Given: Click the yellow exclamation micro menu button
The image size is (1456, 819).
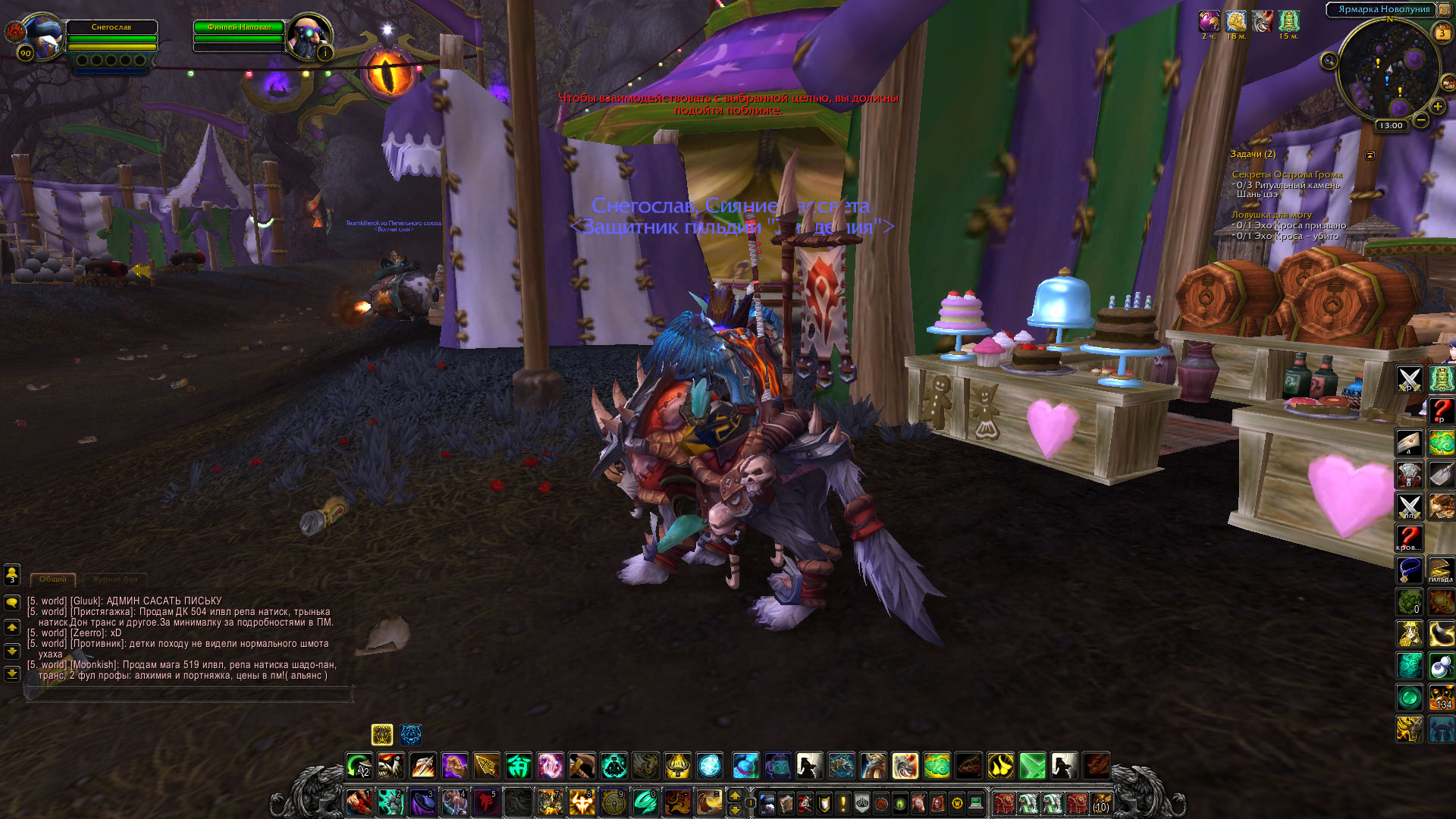Looking at the screenshot, I should point(843,803).
